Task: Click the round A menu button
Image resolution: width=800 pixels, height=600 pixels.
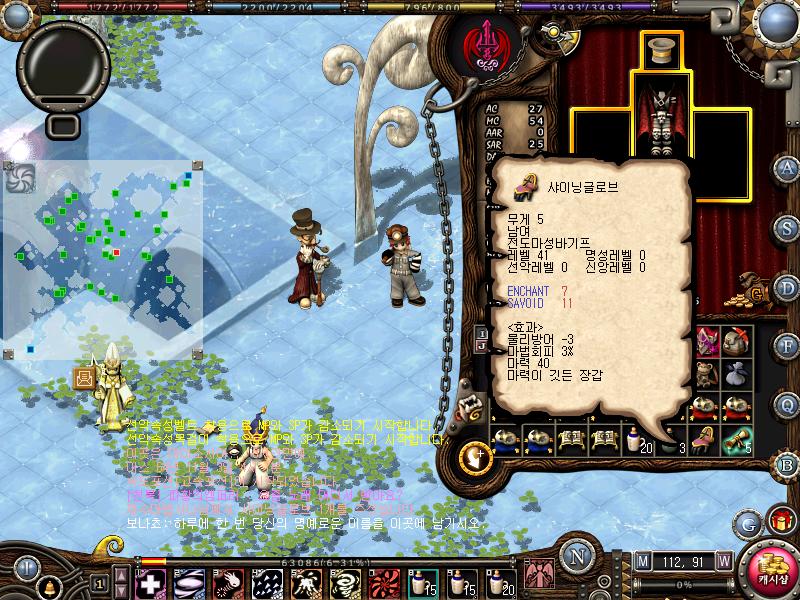Action: [787, 167]
